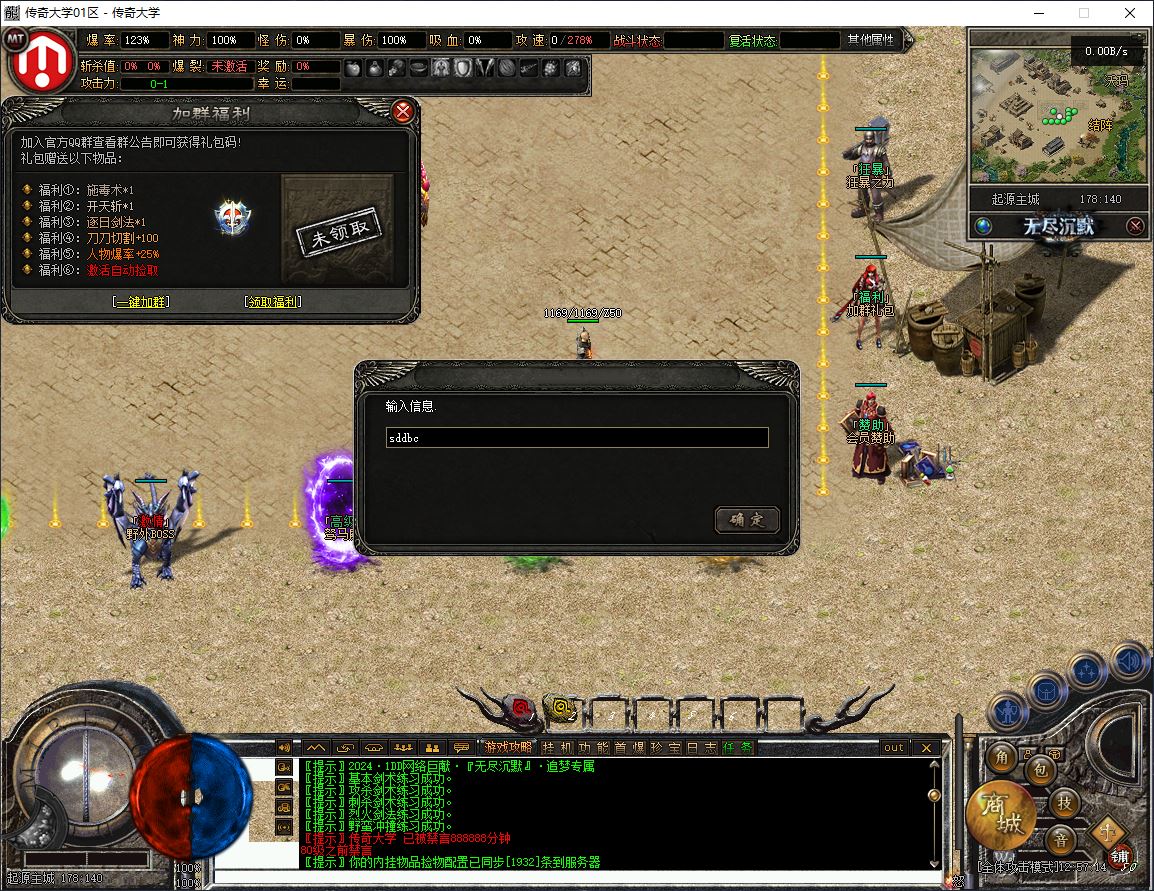Close the game window from the title bar
The height and width of the screenshot is (891, 1154).
pyautogui.click(x=1130, y=13)
